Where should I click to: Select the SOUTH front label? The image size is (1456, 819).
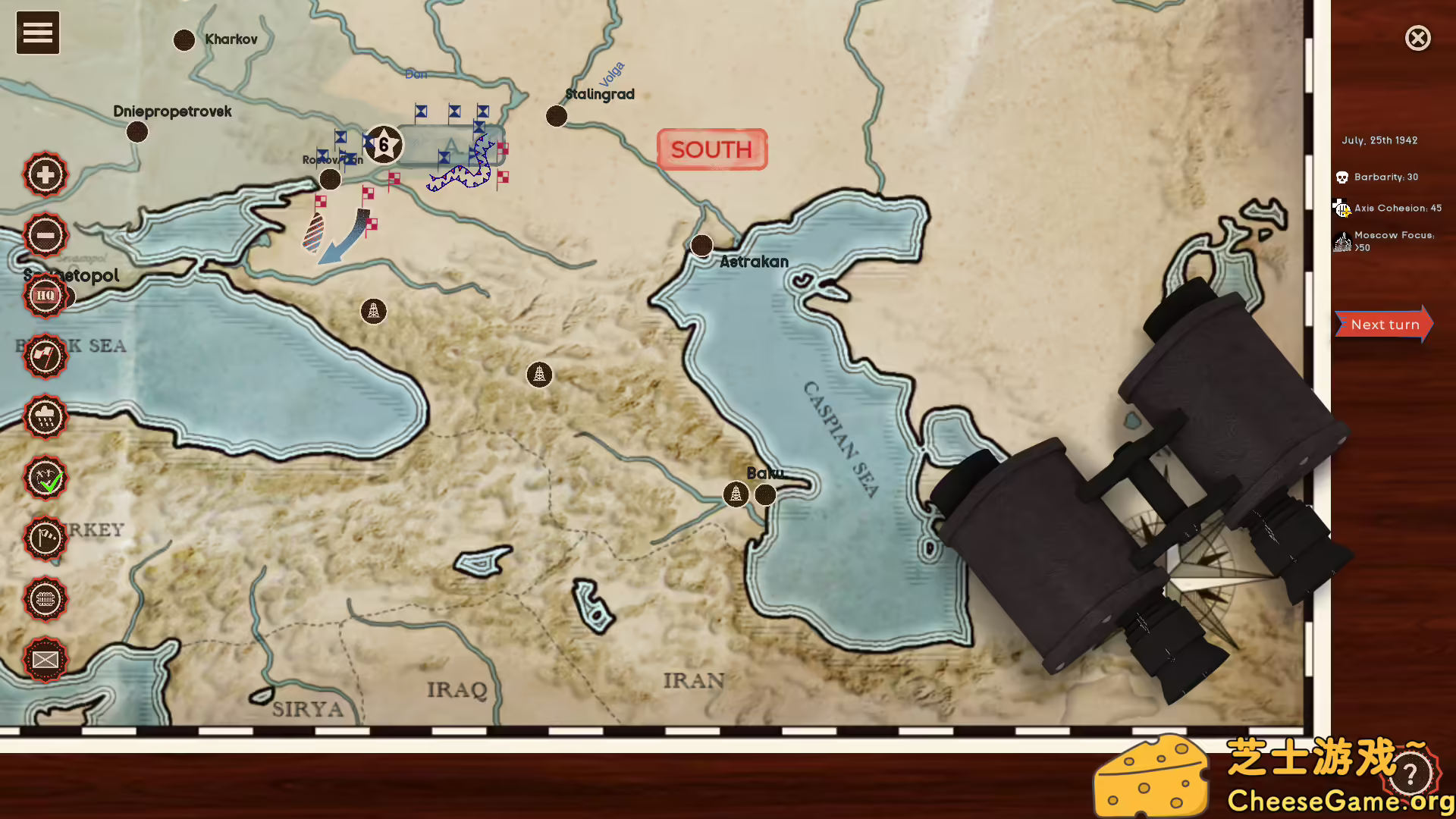coord(711,149)
